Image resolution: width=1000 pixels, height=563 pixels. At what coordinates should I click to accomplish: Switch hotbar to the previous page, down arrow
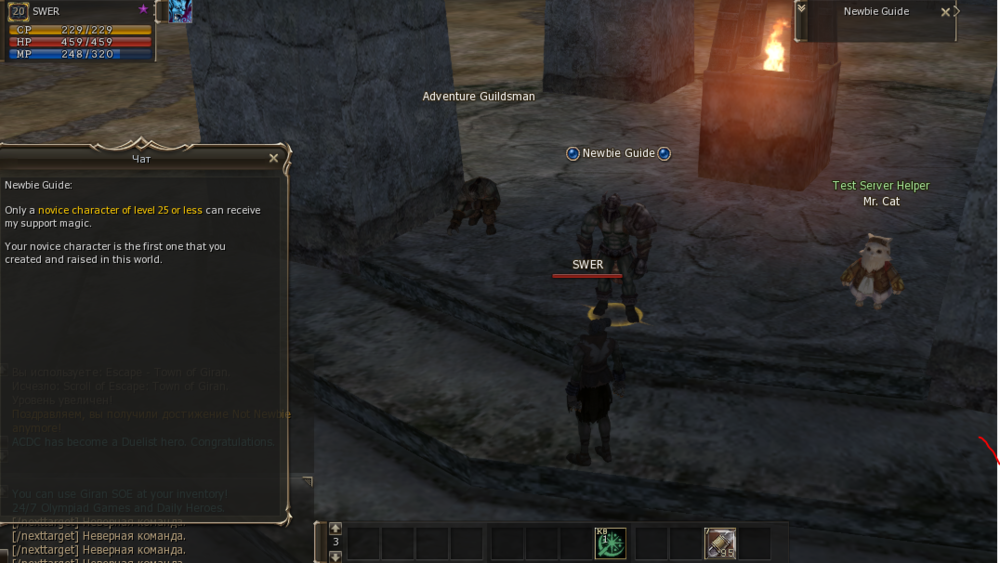(x=336, y=556)
